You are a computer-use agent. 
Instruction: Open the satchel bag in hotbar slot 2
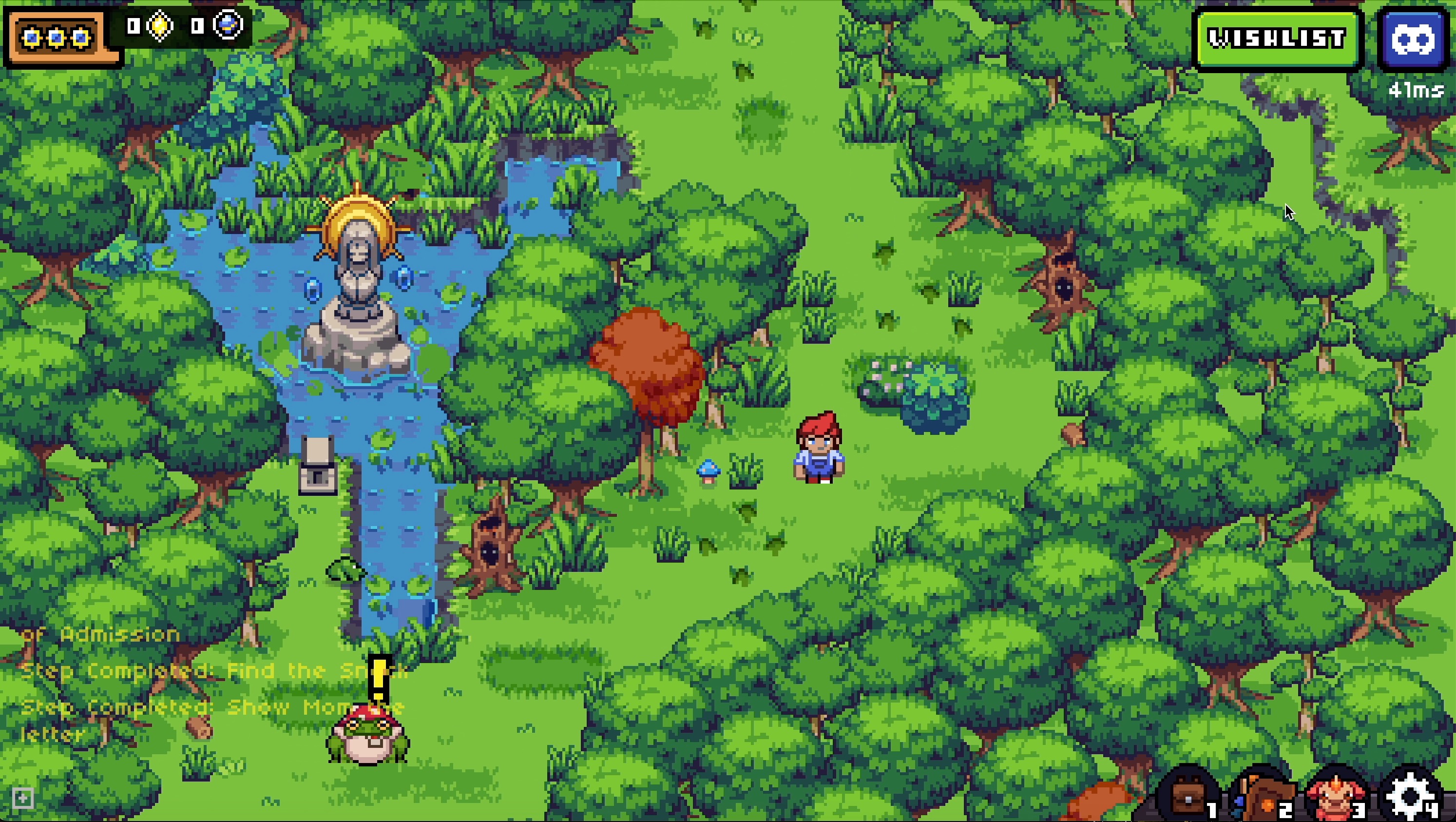(1263, 796)
